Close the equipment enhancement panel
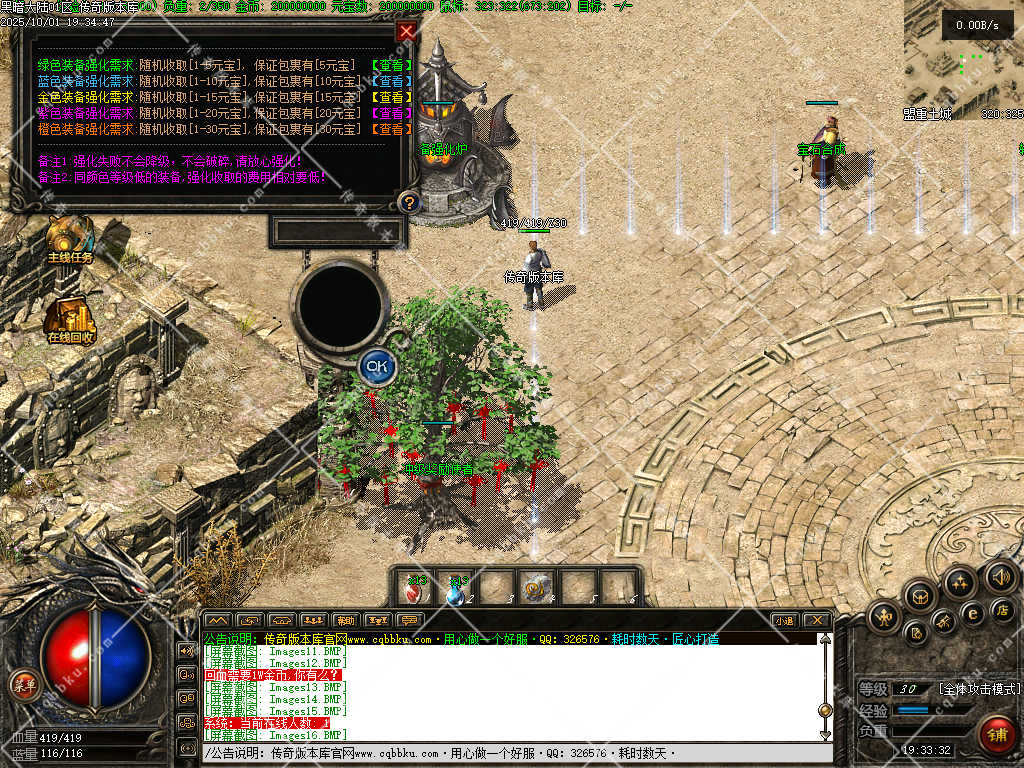The width and height of the screenshot is (1024, 768). point(406,31)
